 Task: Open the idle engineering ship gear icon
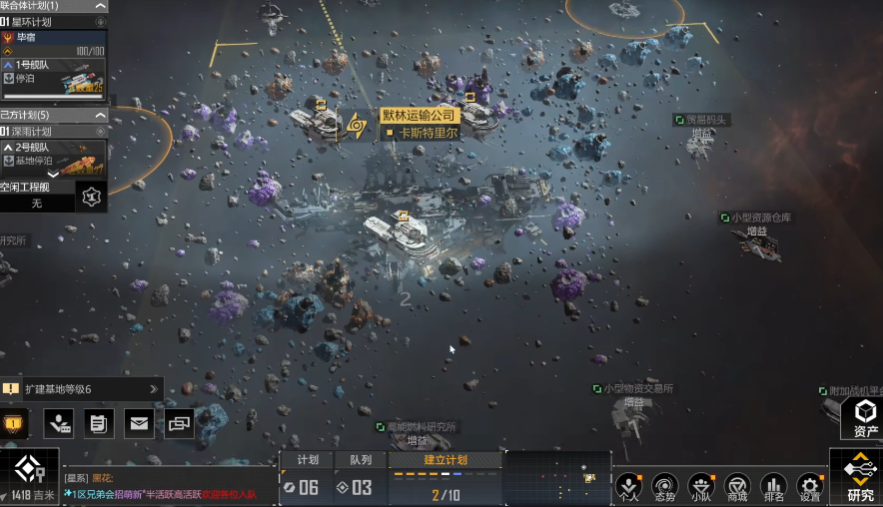[92, 196]
